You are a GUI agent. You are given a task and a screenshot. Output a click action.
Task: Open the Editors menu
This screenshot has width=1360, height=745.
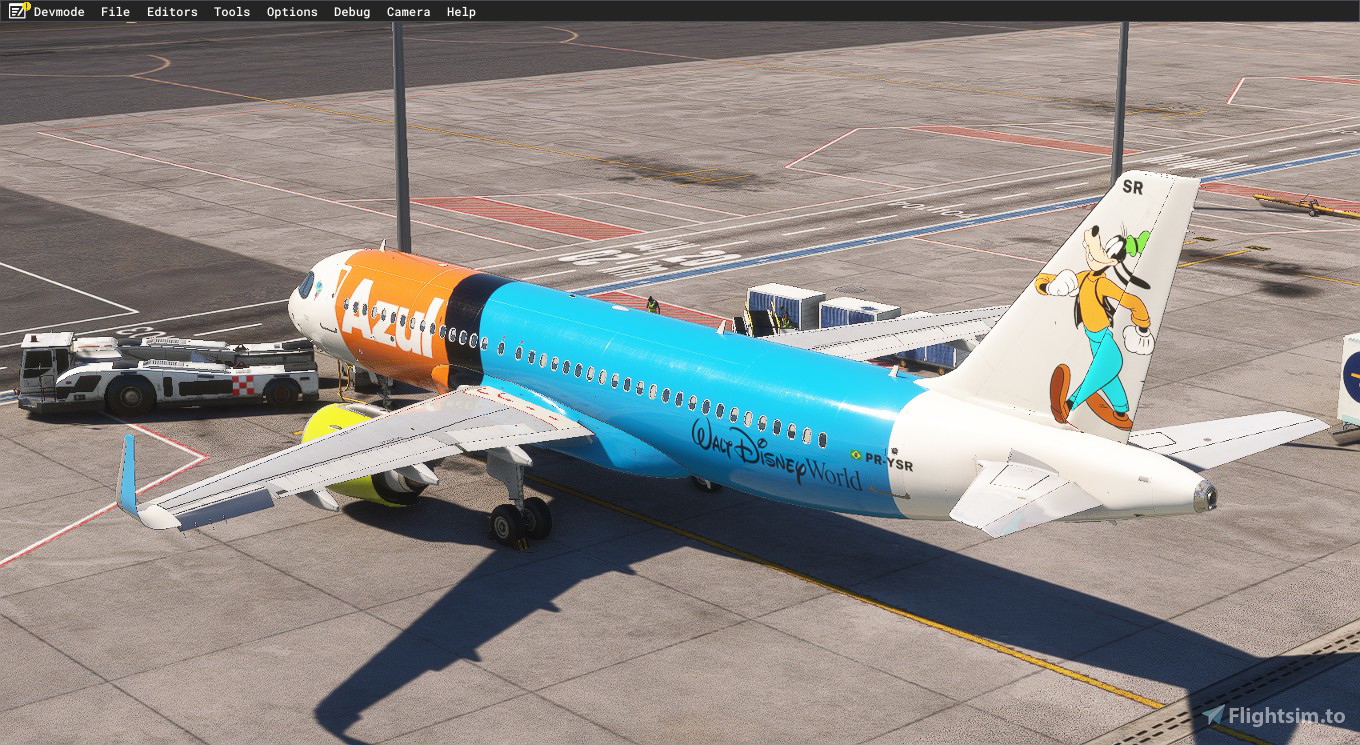point(171,11)
